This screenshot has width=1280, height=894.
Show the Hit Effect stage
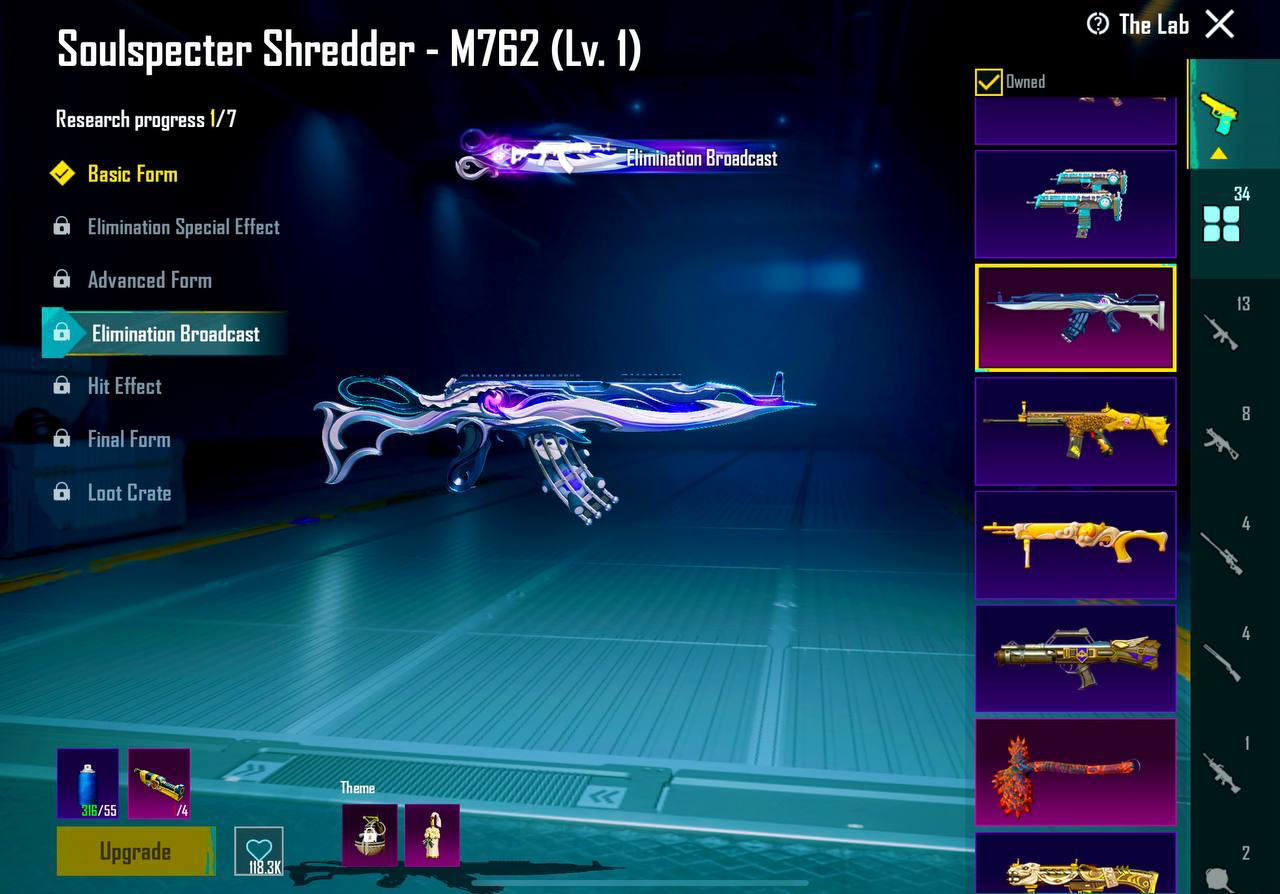click(x=124, y=386)
